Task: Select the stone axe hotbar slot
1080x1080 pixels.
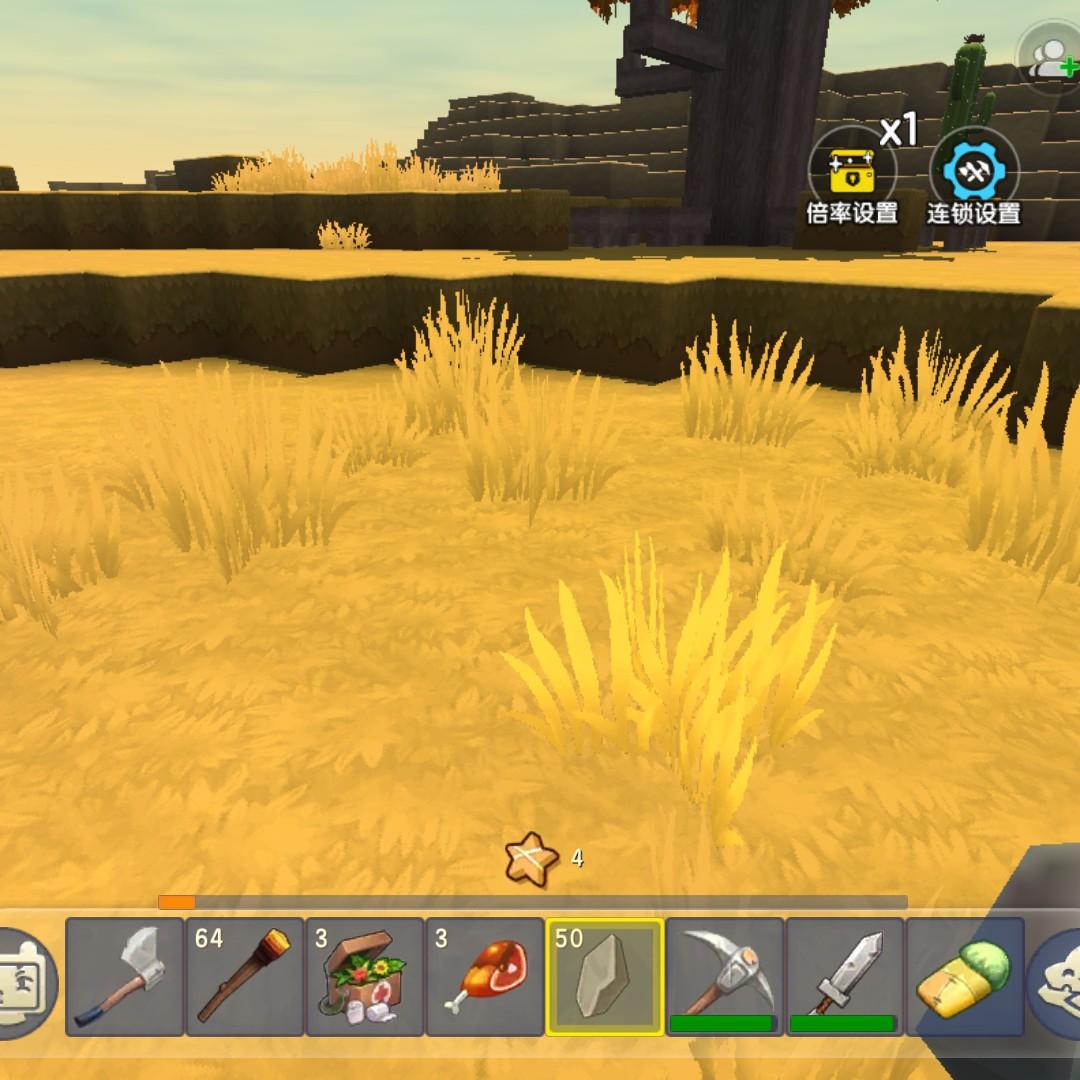Action: pyautogui.click(x=125, y=977)
